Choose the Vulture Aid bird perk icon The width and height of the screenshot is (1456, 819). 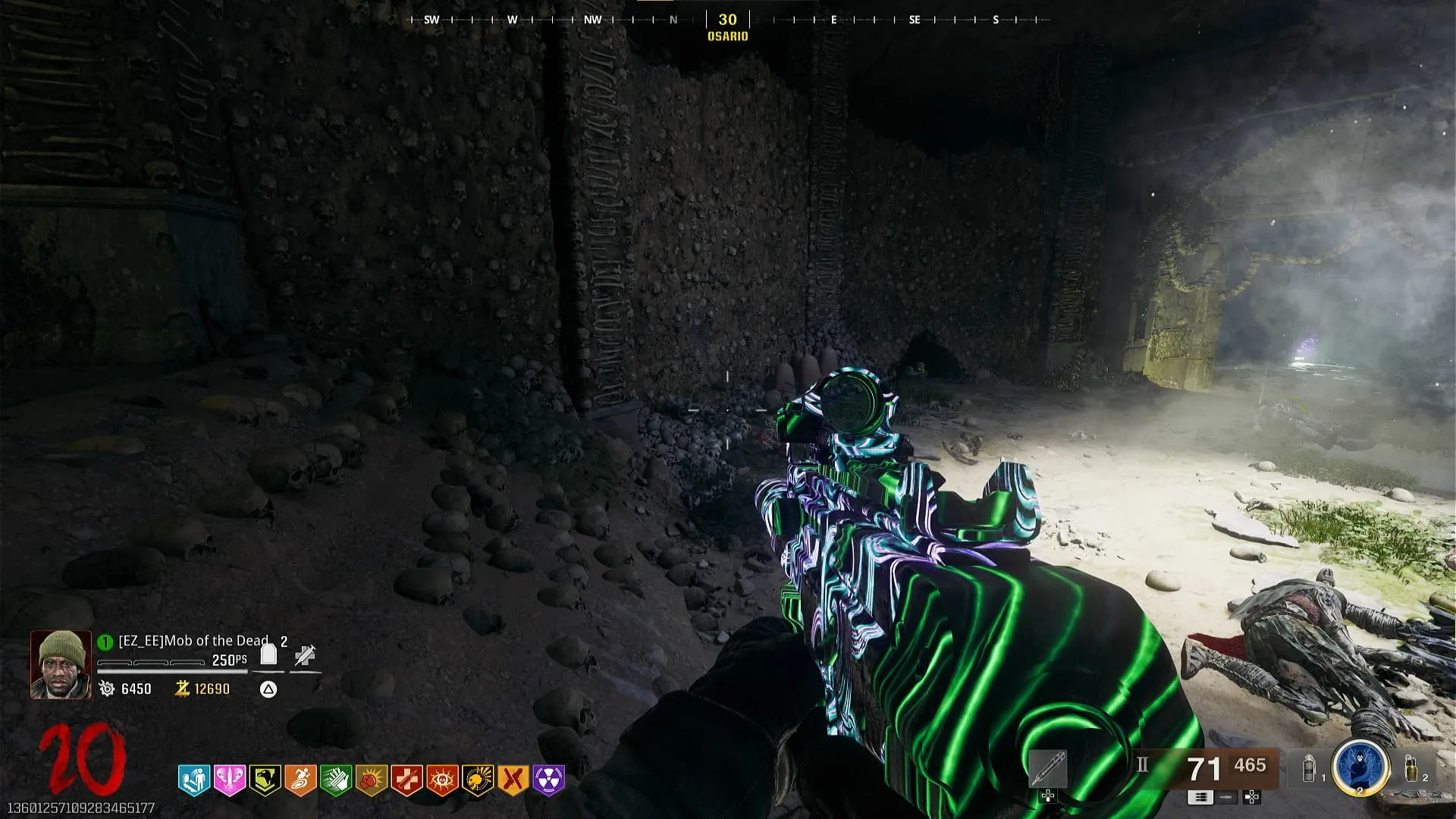tap(265, 780)
